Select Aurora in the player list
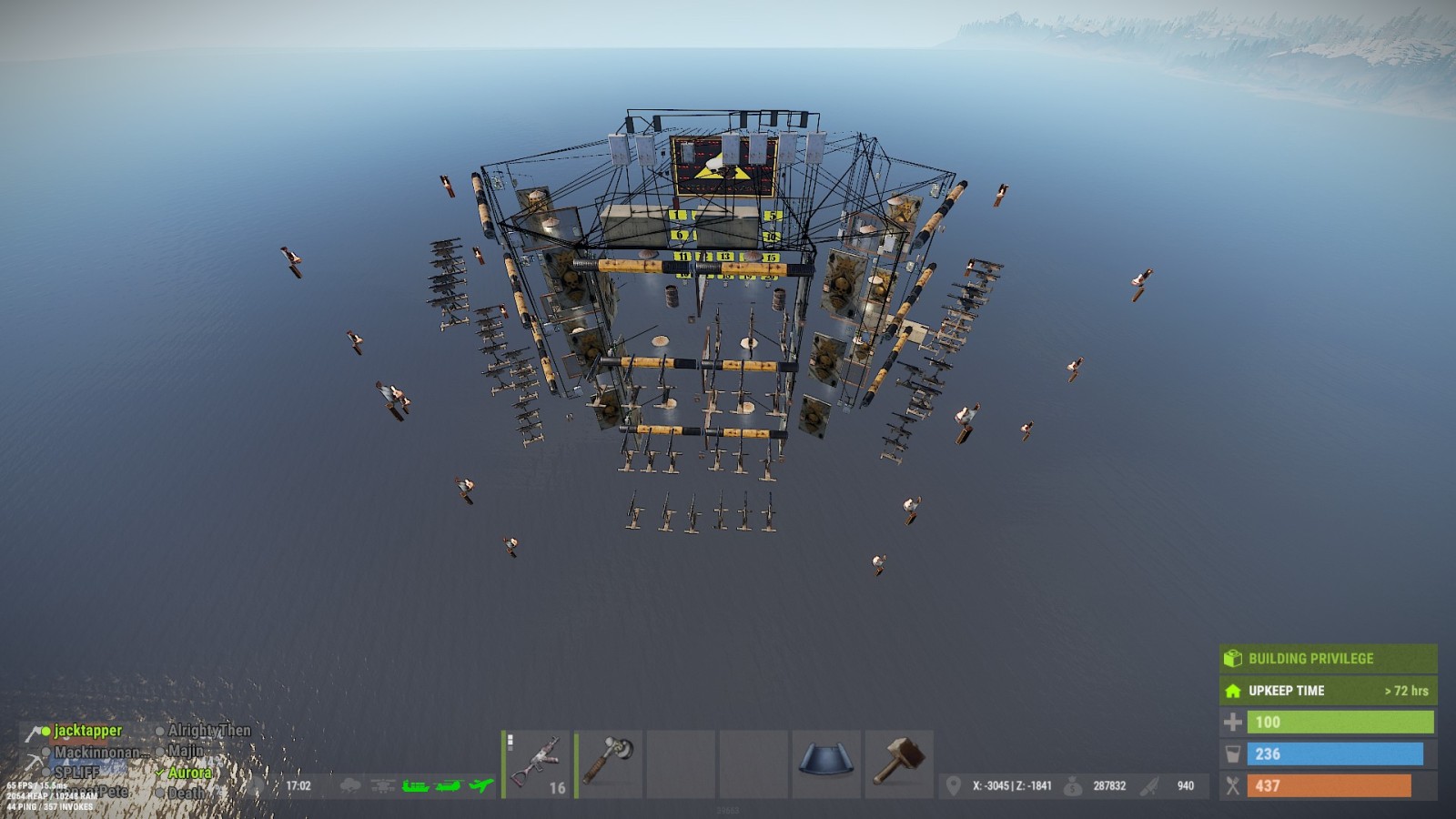Viewport: 1456px width, 819px height. [189, 773]
